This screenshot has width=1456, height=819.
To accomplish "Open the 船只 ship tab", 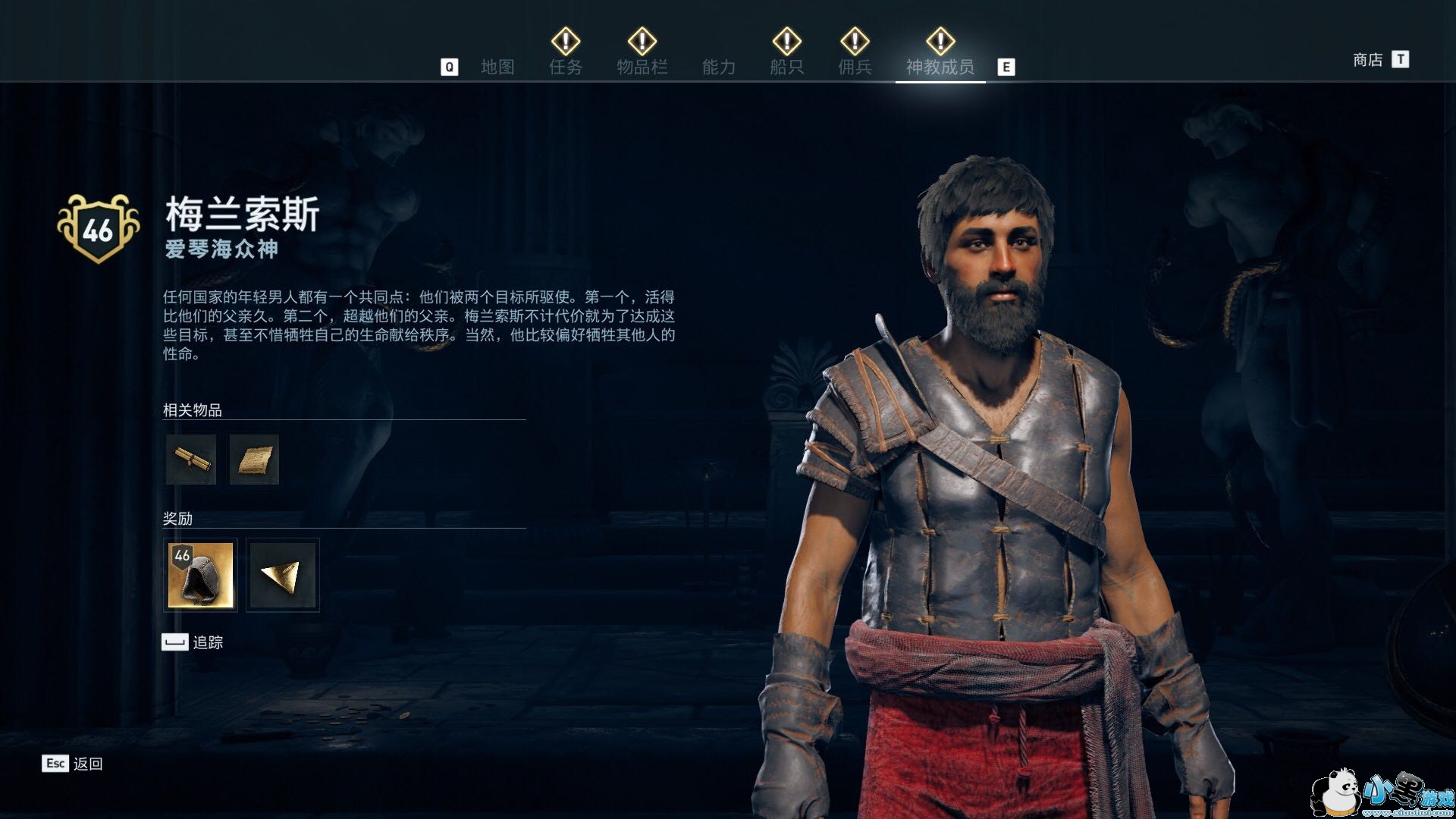I will coord(786,67).
